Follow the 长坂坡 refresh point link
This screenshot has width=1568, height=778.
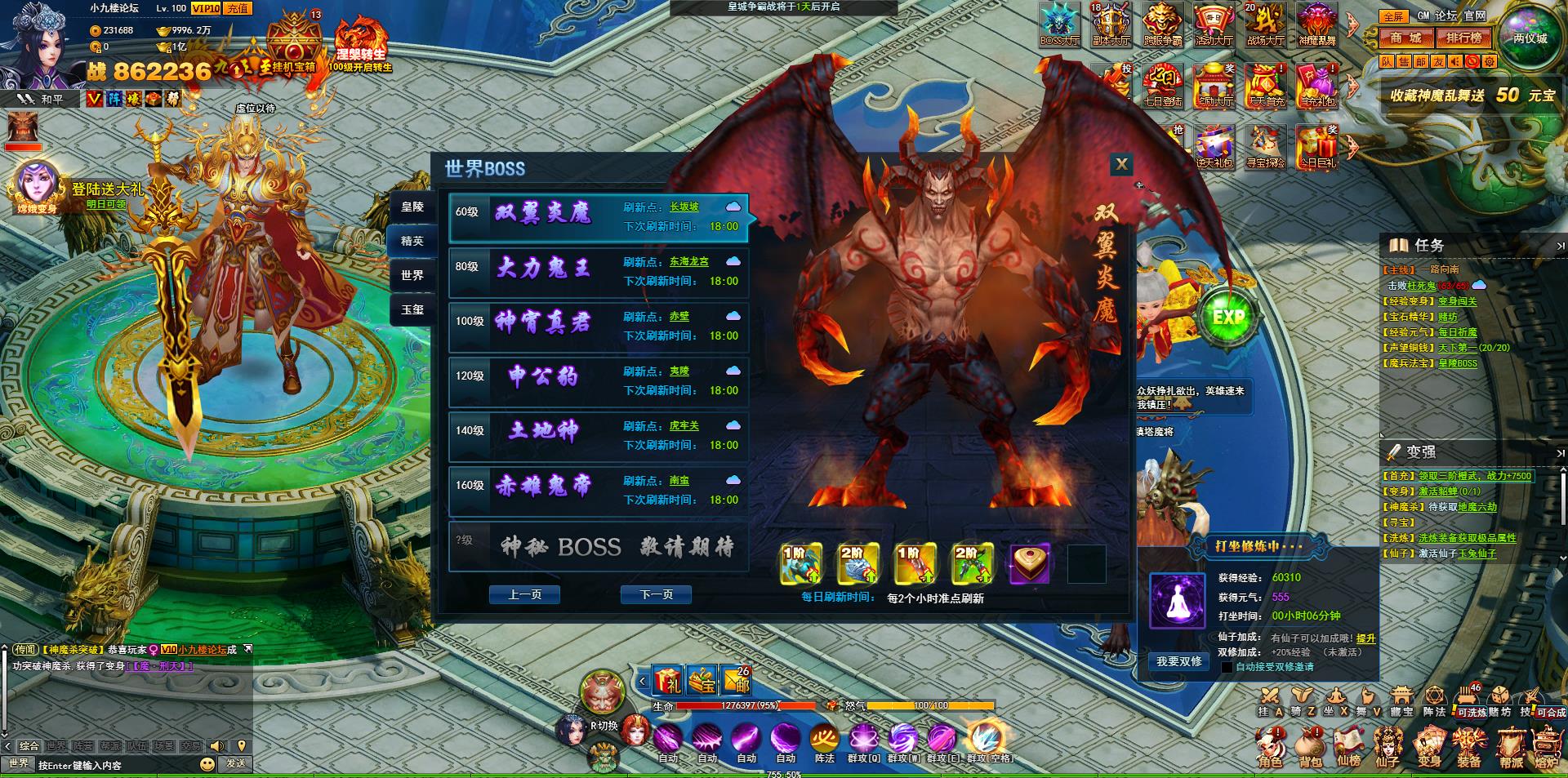click(684, 207)
